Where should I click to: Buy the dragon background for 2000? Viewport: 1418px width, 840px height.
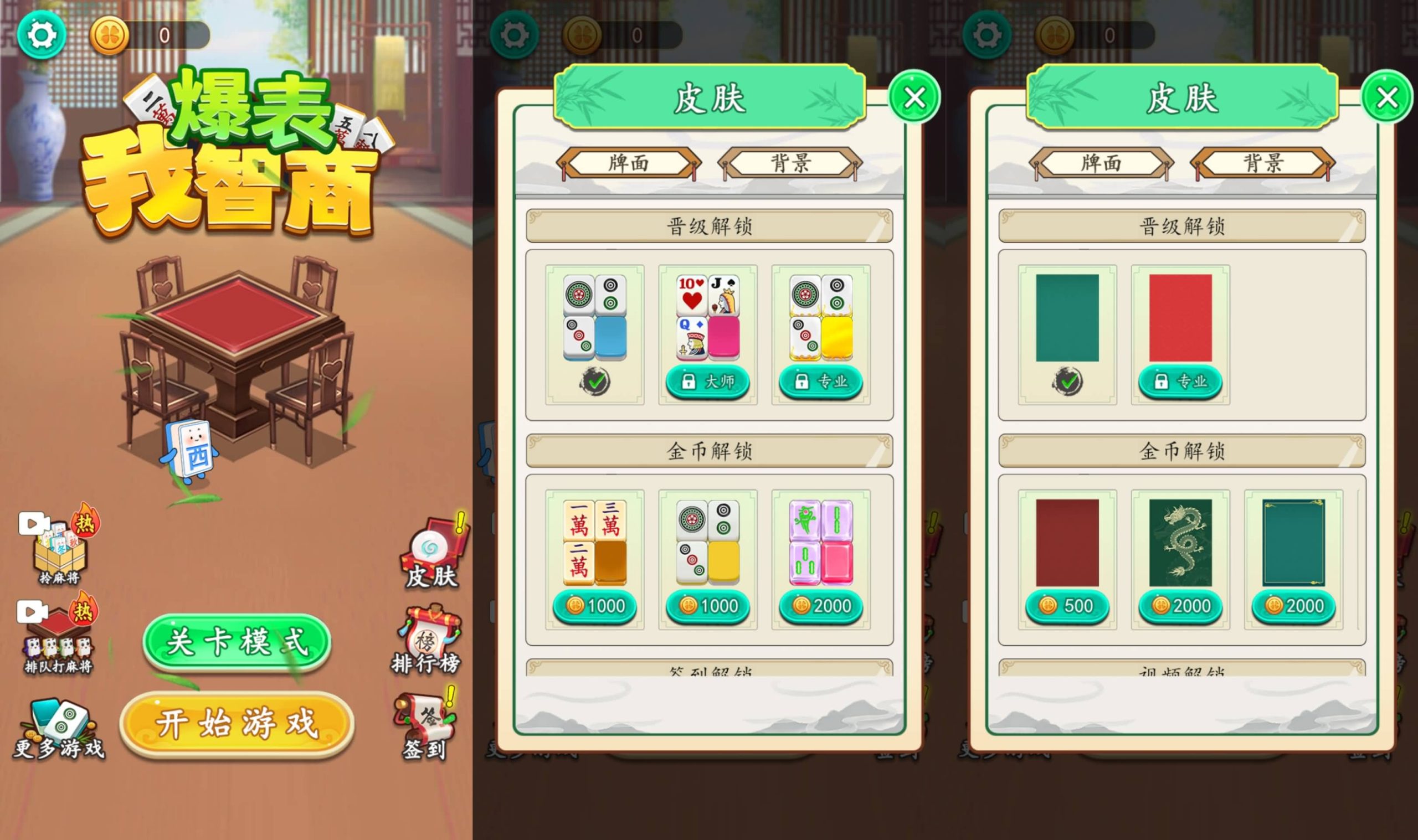pyautogui.click(x=1180, y=606)
